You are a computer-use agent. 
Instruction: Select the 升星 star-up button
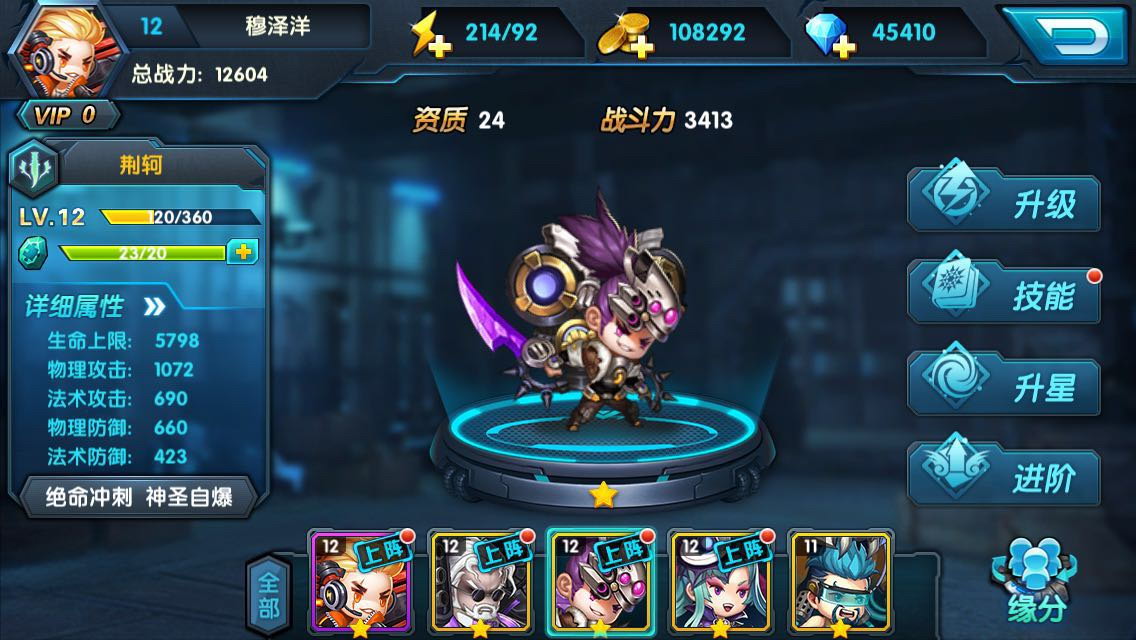click(x=1005, y=387)
